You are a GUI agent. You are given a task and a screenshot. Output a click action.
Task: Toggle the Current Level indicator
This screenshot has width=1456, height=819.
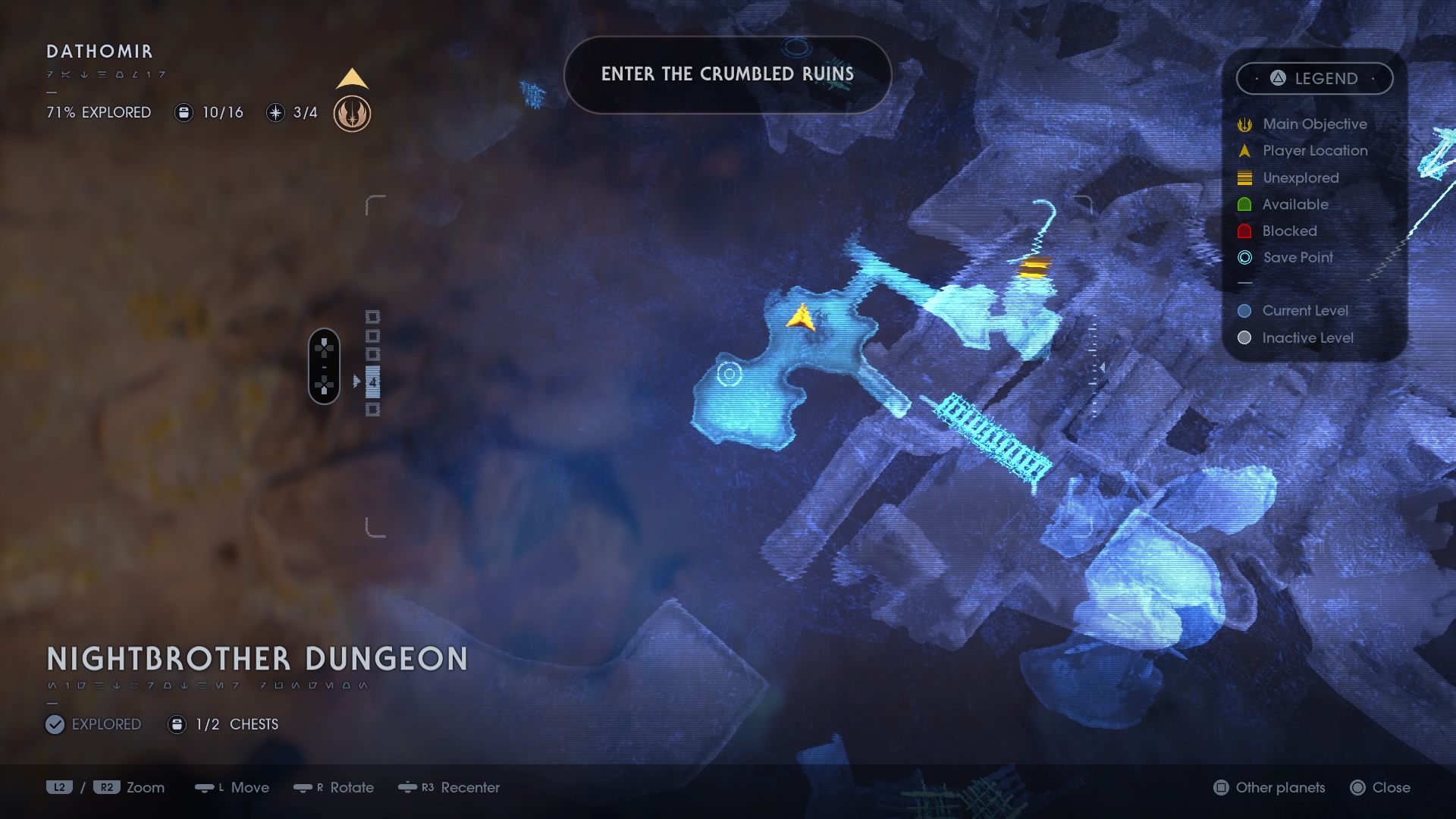click(x=1244, y=310)
